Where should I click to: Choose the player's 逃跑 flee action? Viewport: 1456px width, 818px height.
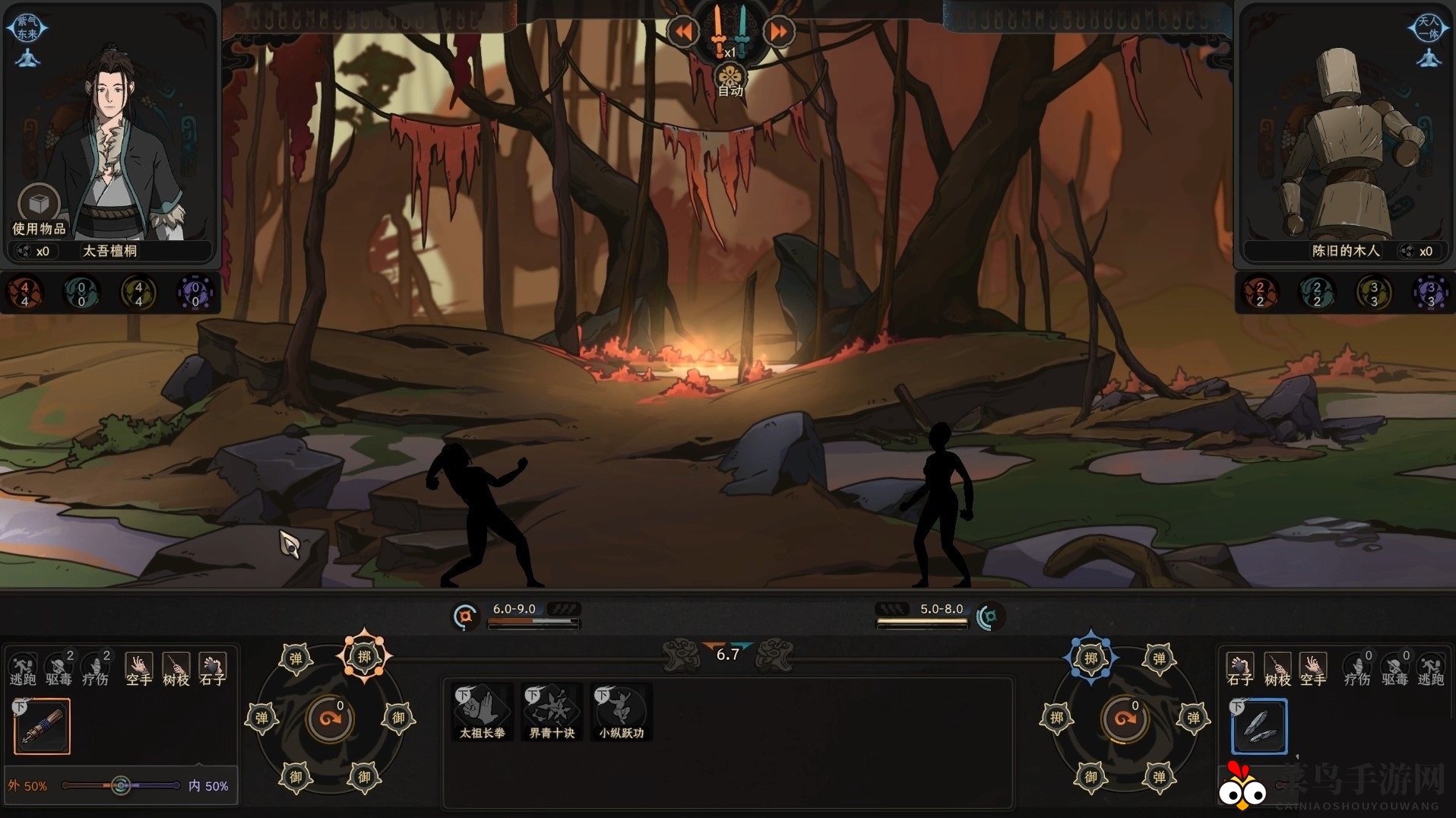tap(23, 669)
